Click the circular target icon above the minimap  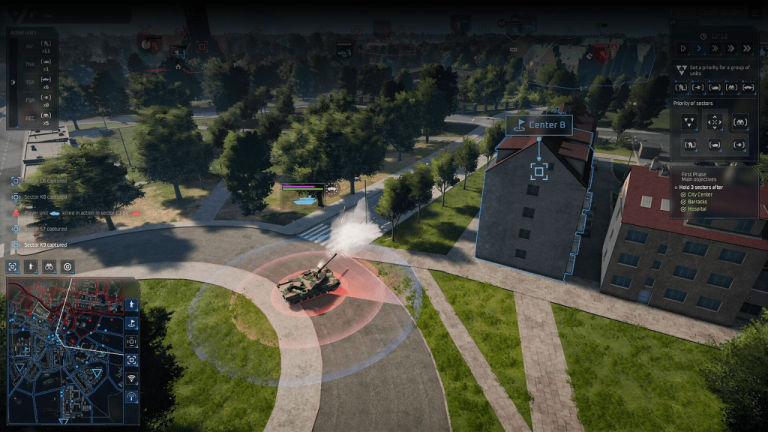[67, 267]
